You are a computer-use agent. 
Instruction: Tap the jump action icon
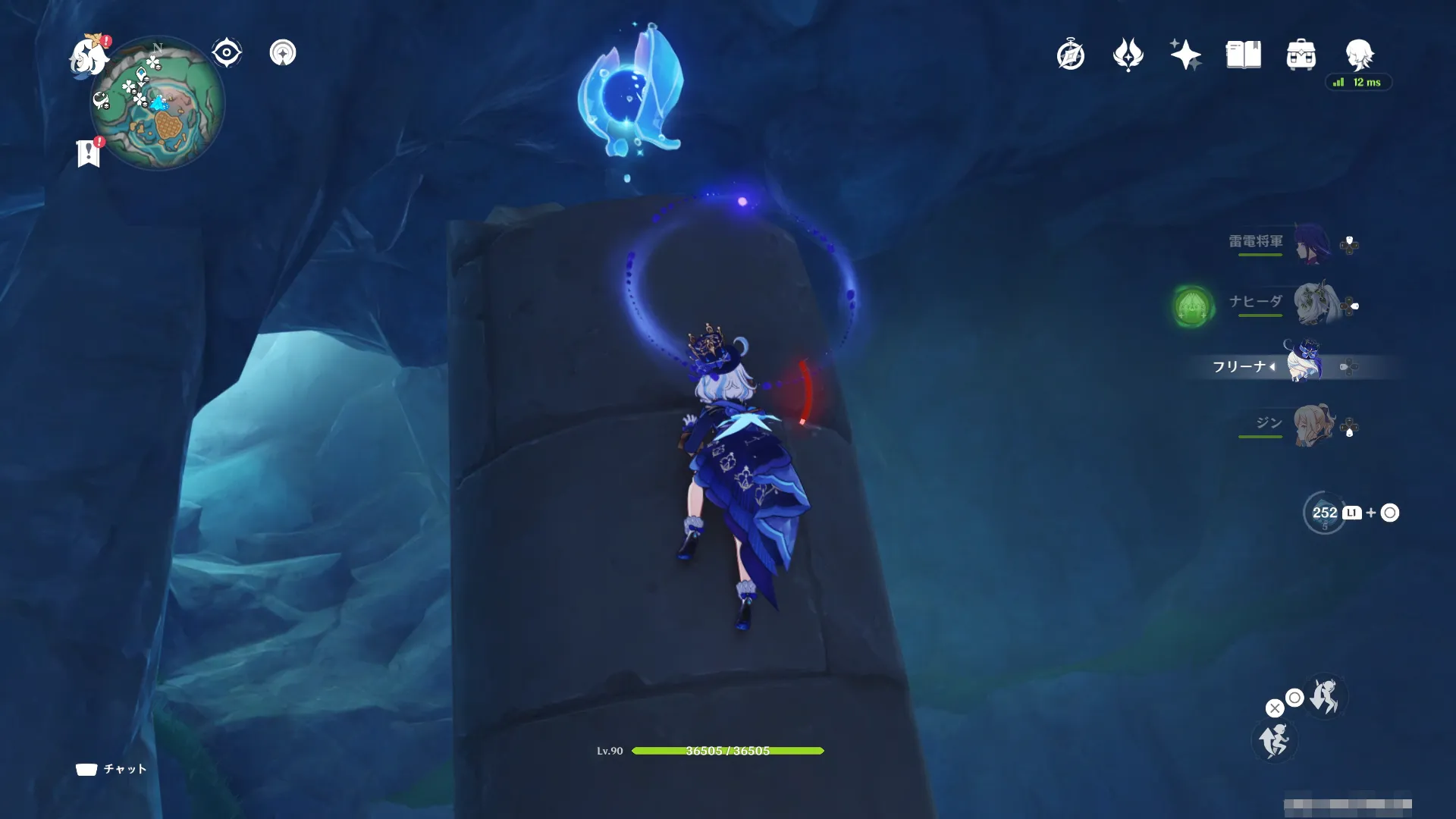[x=1274, y=740]
